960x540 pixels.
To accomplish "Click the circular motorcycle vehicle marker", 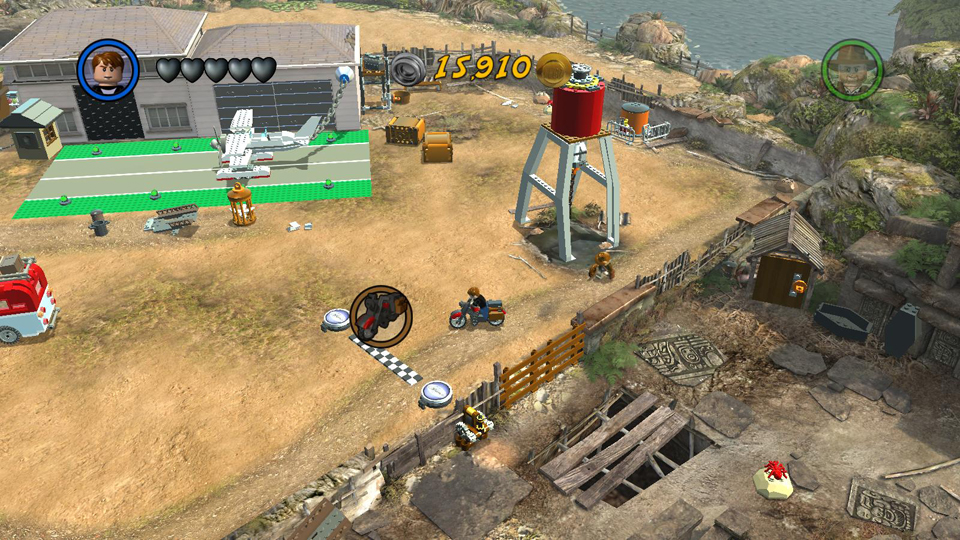I will pos(381,316).
